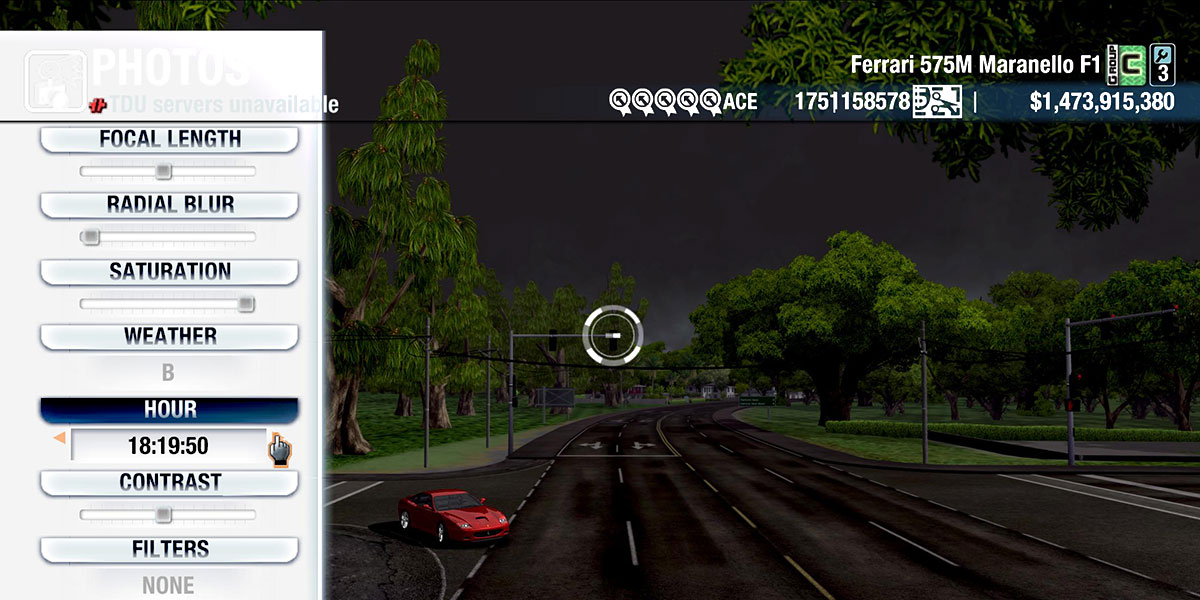Click the Saturation slider handle
This screenshot has height=600, width=1200.
click(246, 304)
